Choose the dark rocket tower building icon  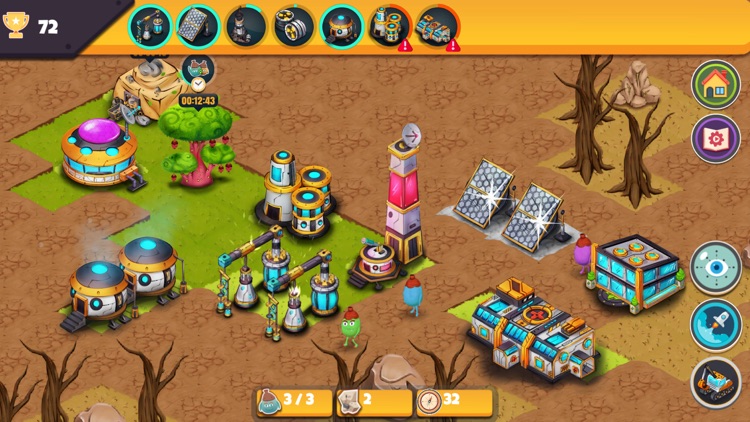[x=246, y=25]
